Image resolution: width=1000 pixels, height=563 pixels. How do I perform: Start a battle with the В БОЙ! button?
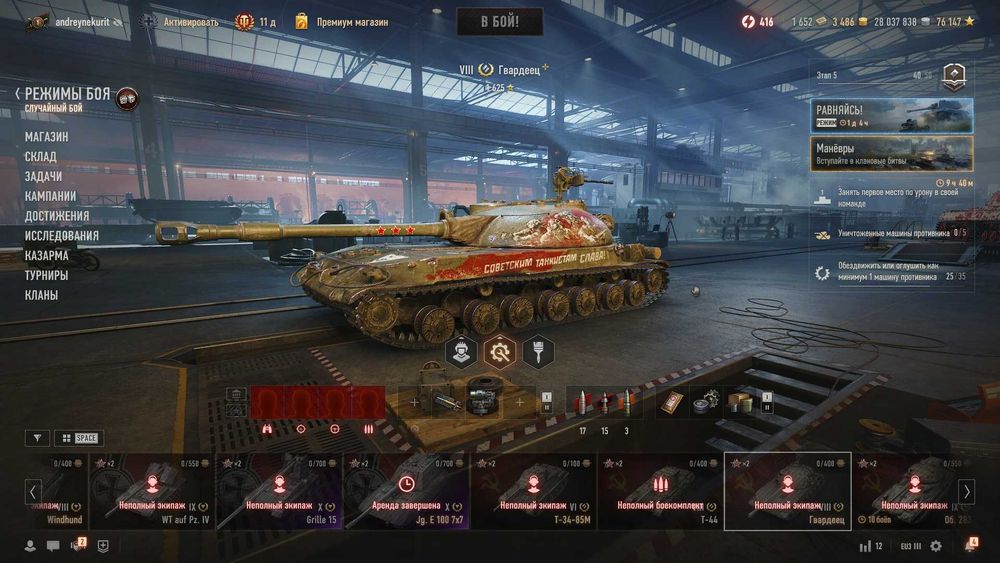click(499, 22)
